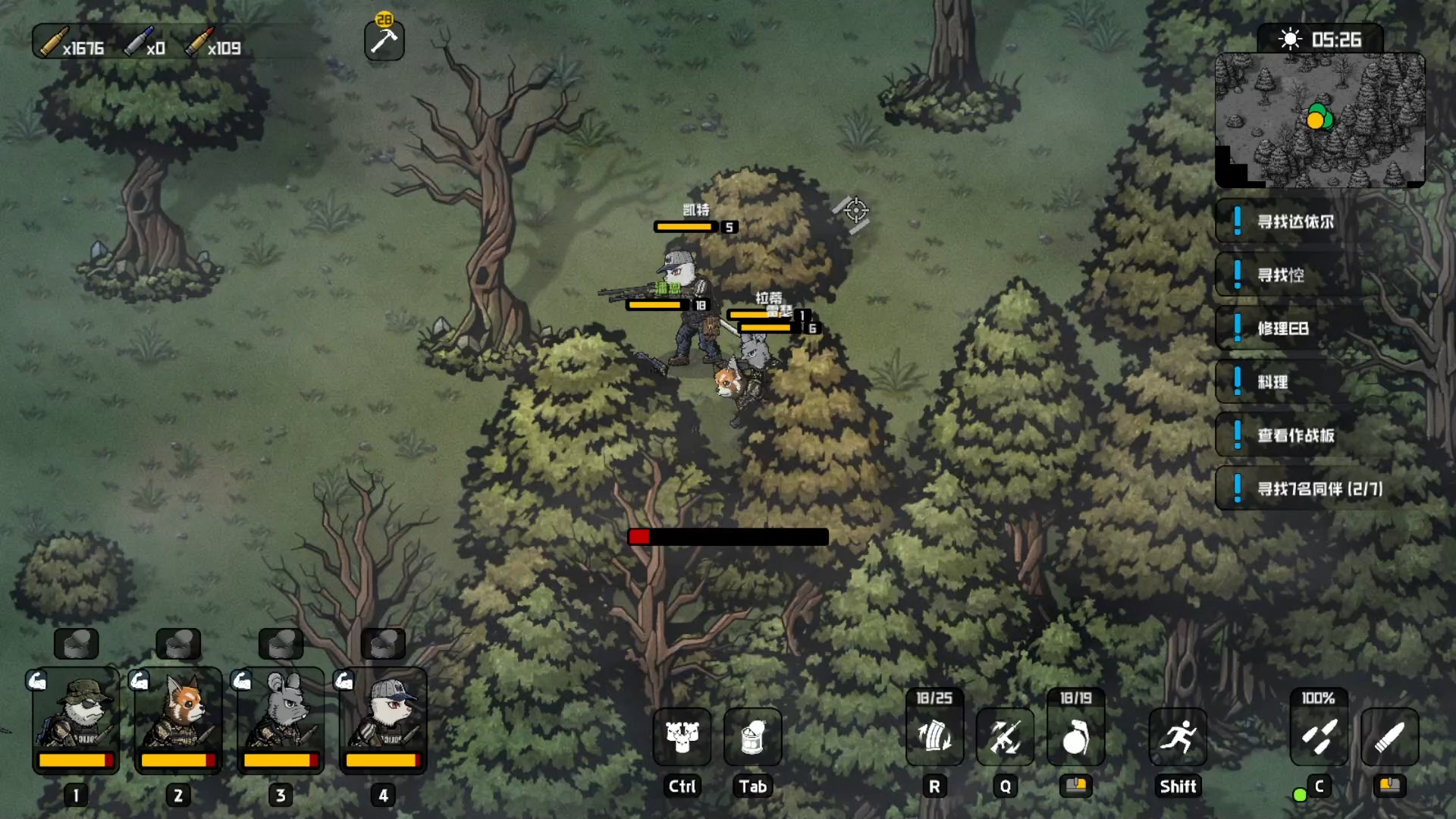
Task: Select the 寻找7名同伴 (2/7) quest
Action: (1319, 488)
